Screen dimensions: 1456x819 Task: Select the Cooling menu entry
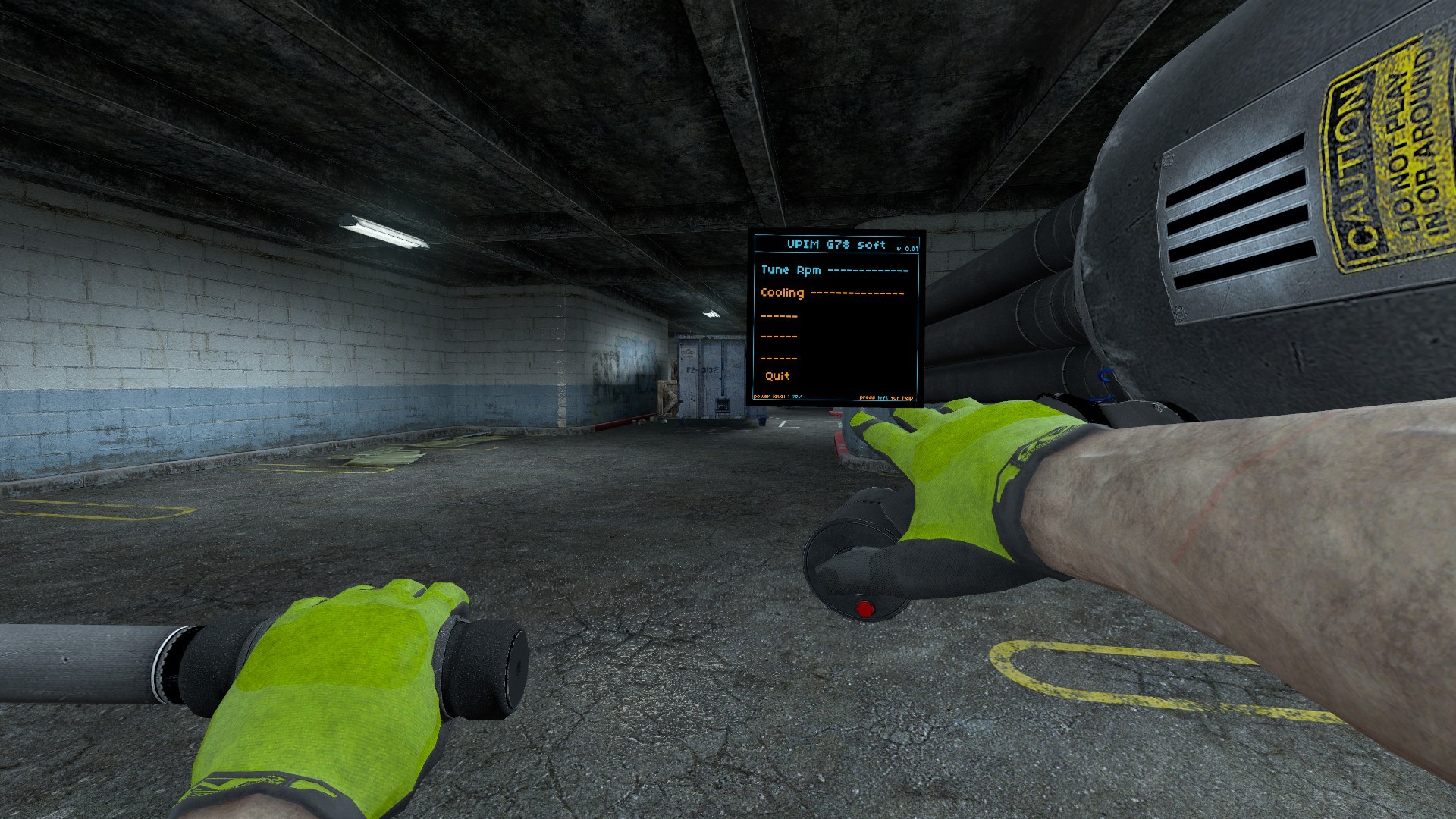coord(783,293)
